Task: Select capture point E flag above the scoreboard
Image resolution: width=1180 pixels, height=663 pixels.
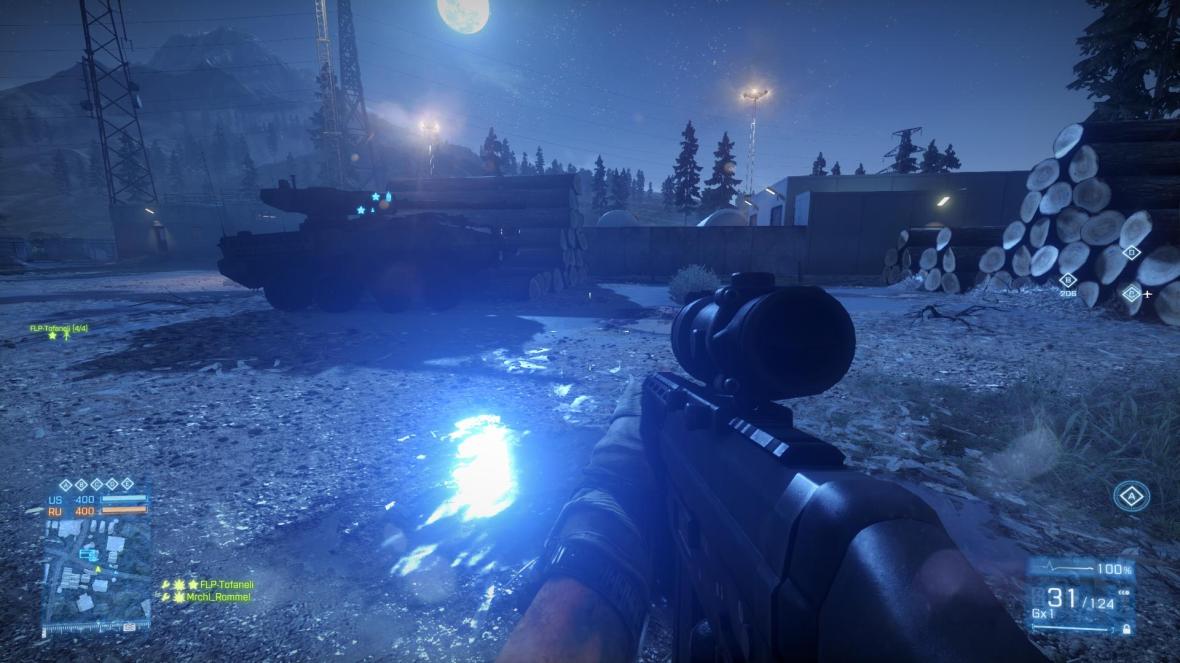Action: click(x=127, y=485)
